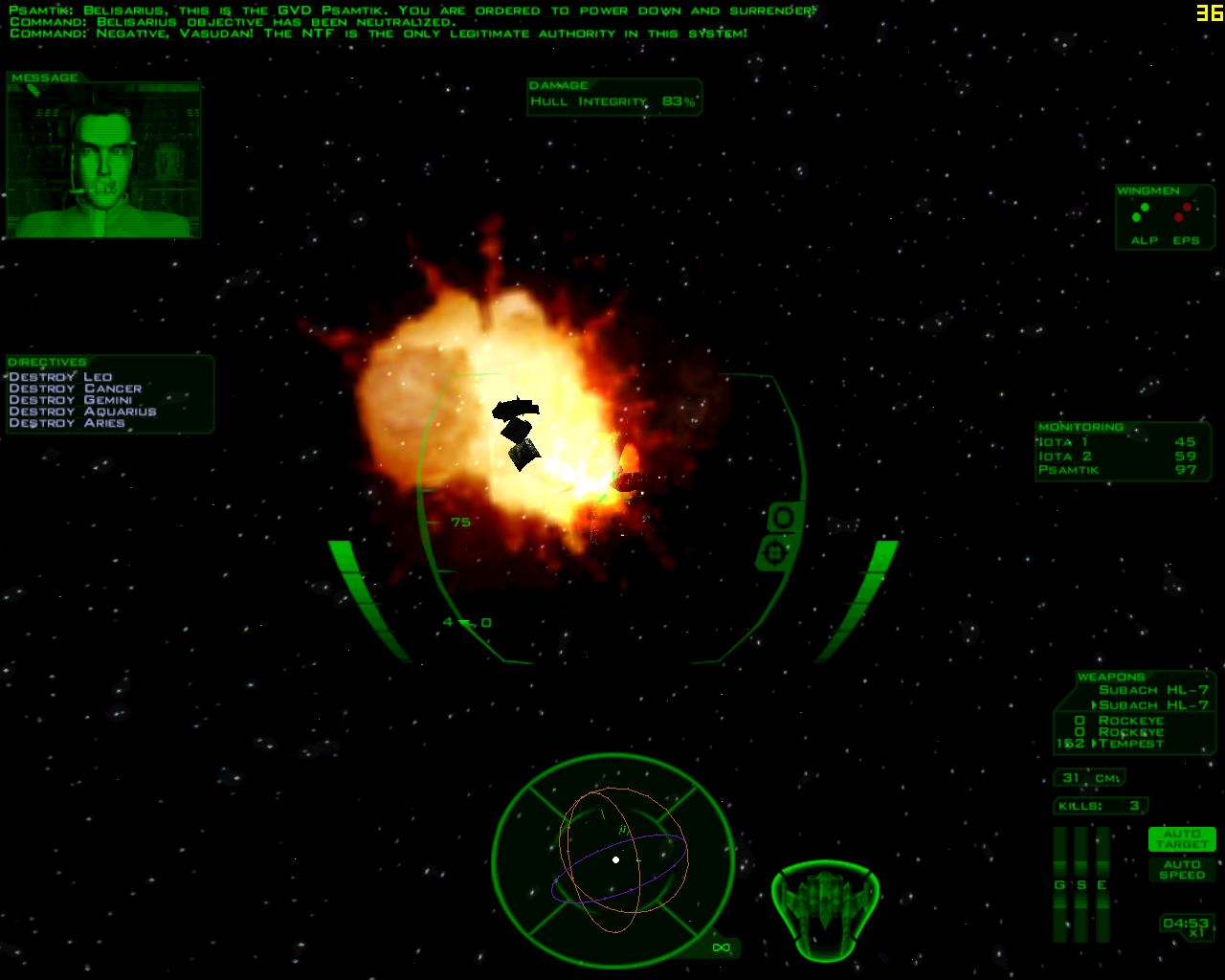Select the Destroy Cancer directive

coord(76,389)
